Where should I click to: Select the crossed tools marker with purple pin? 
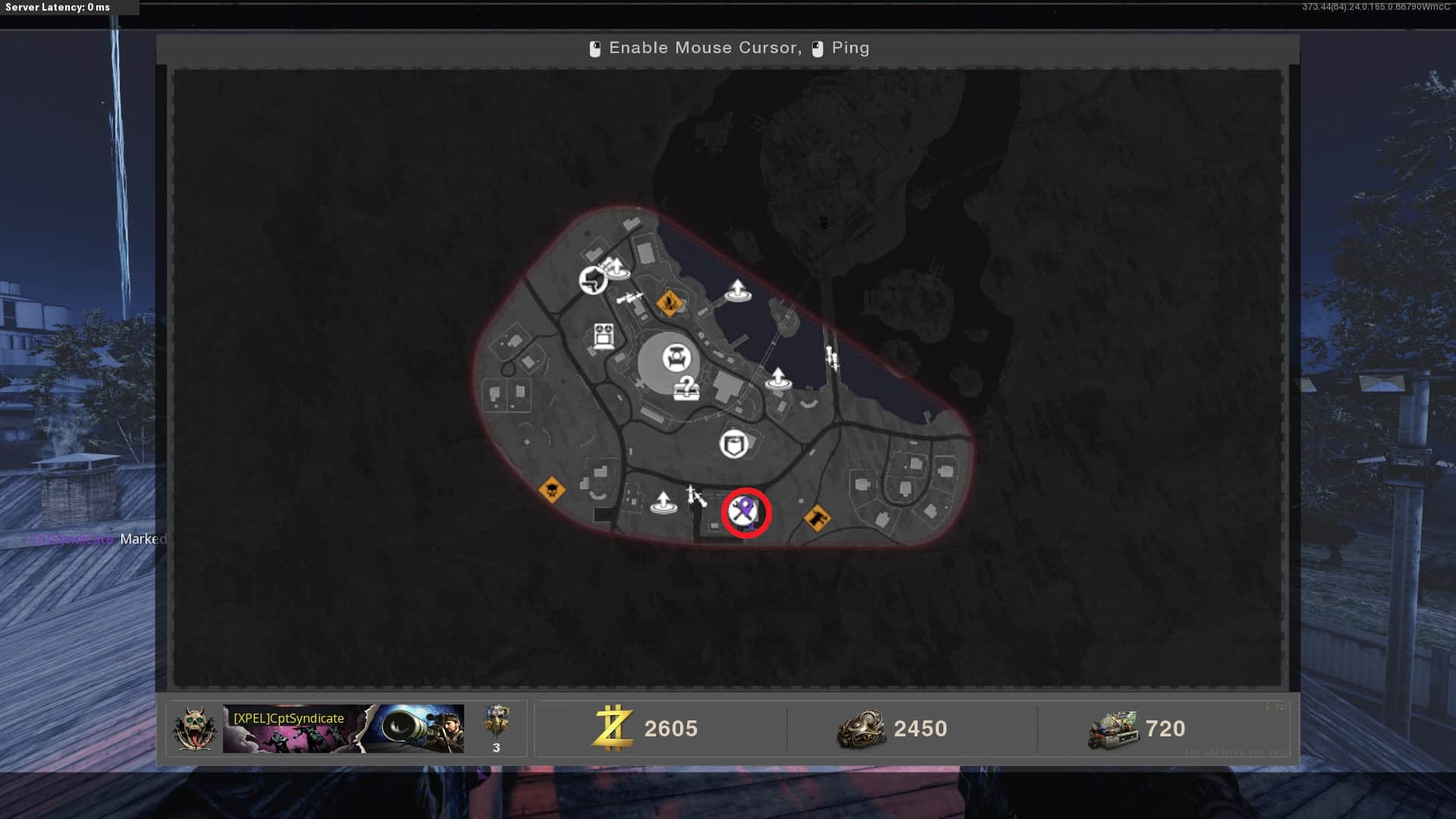[x=744, y=512]
